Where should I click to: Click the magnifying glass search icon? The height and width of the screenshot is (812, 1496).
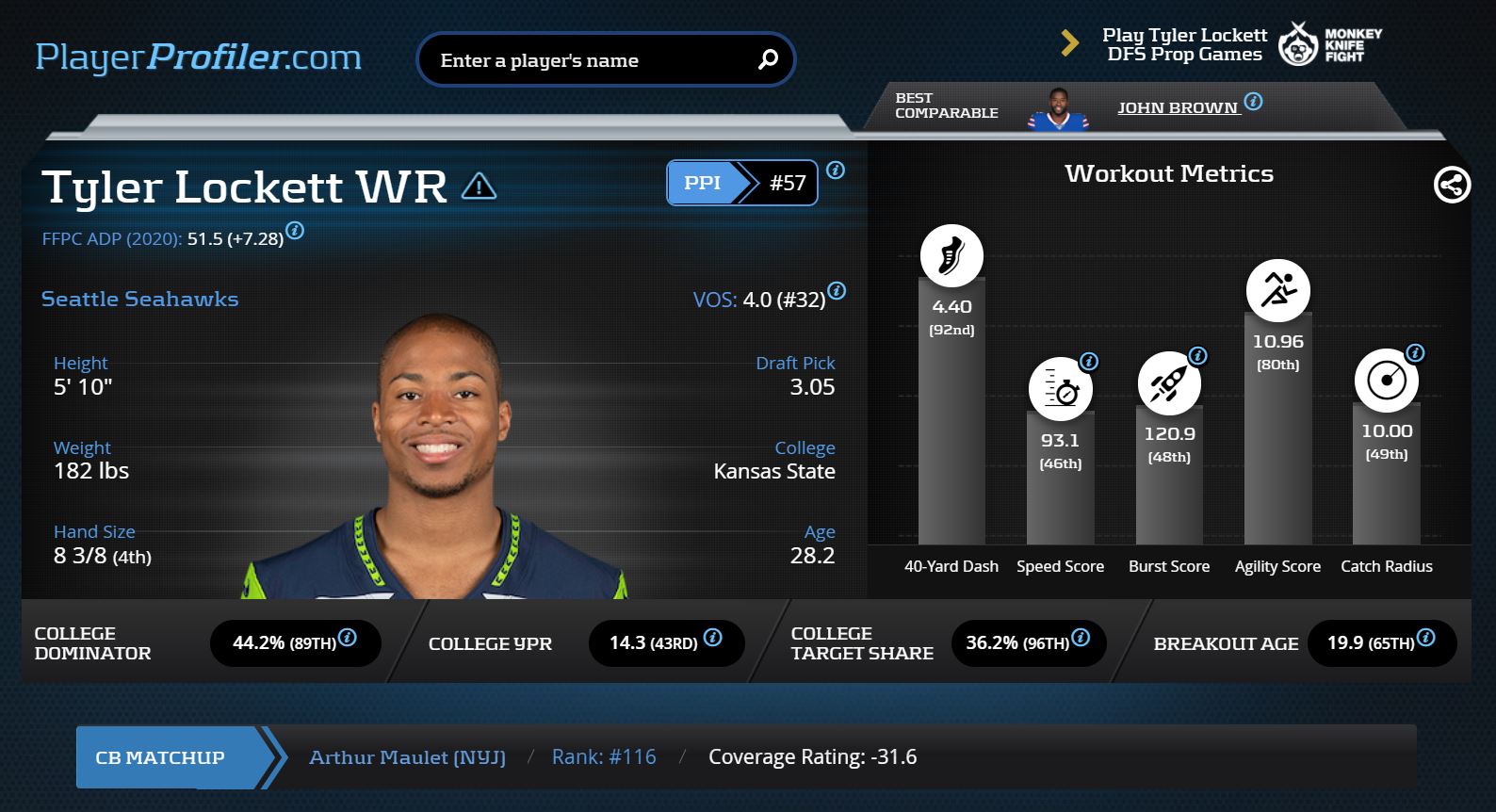tap(768, 59)
